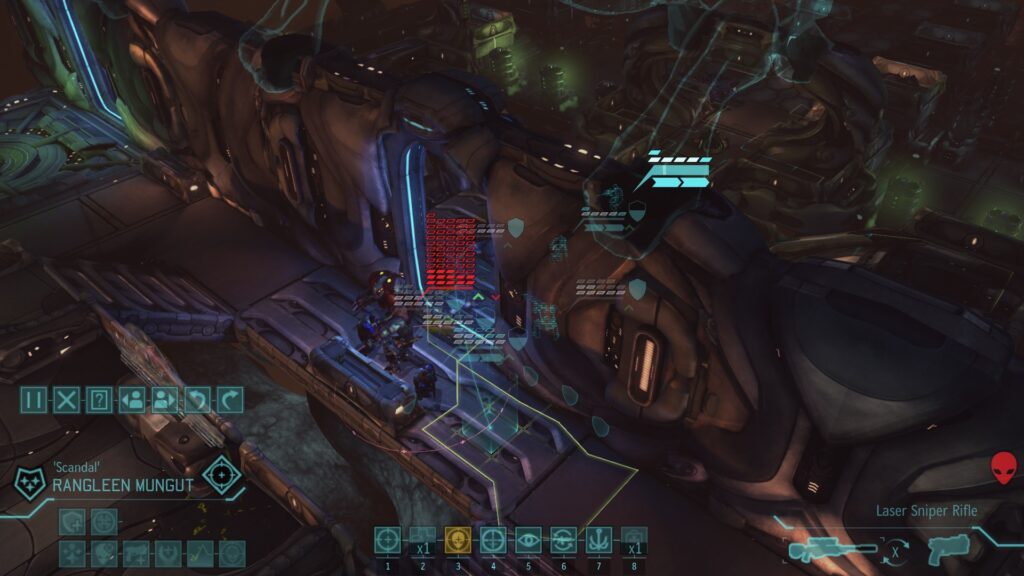Select ability slot 2 with x1 charge
Screen dimensions: 1024x576
tap(423, 540)
